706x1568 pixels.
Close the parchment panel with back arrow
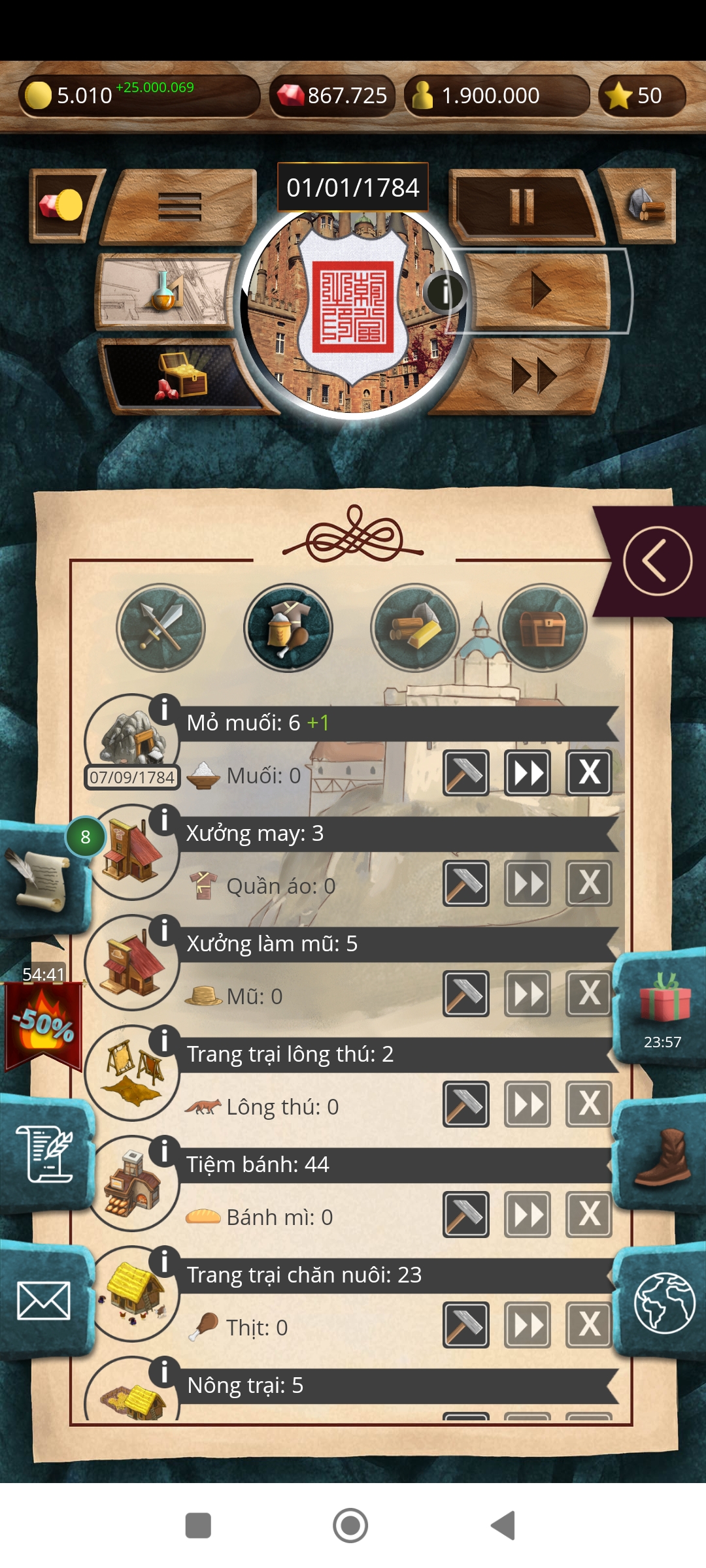[657, 561]
